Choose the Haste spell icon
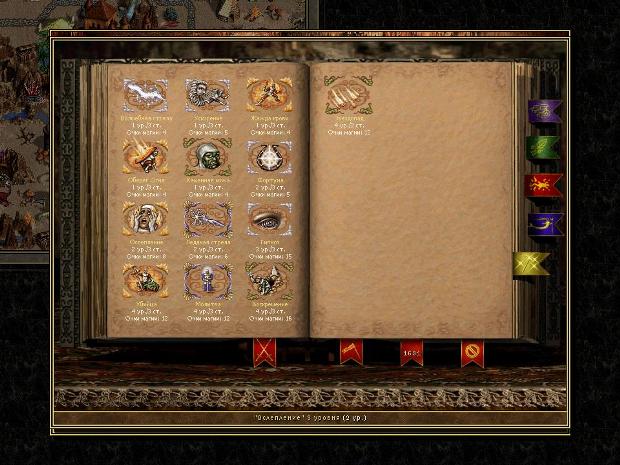620x465 pixels. [206, 96]
